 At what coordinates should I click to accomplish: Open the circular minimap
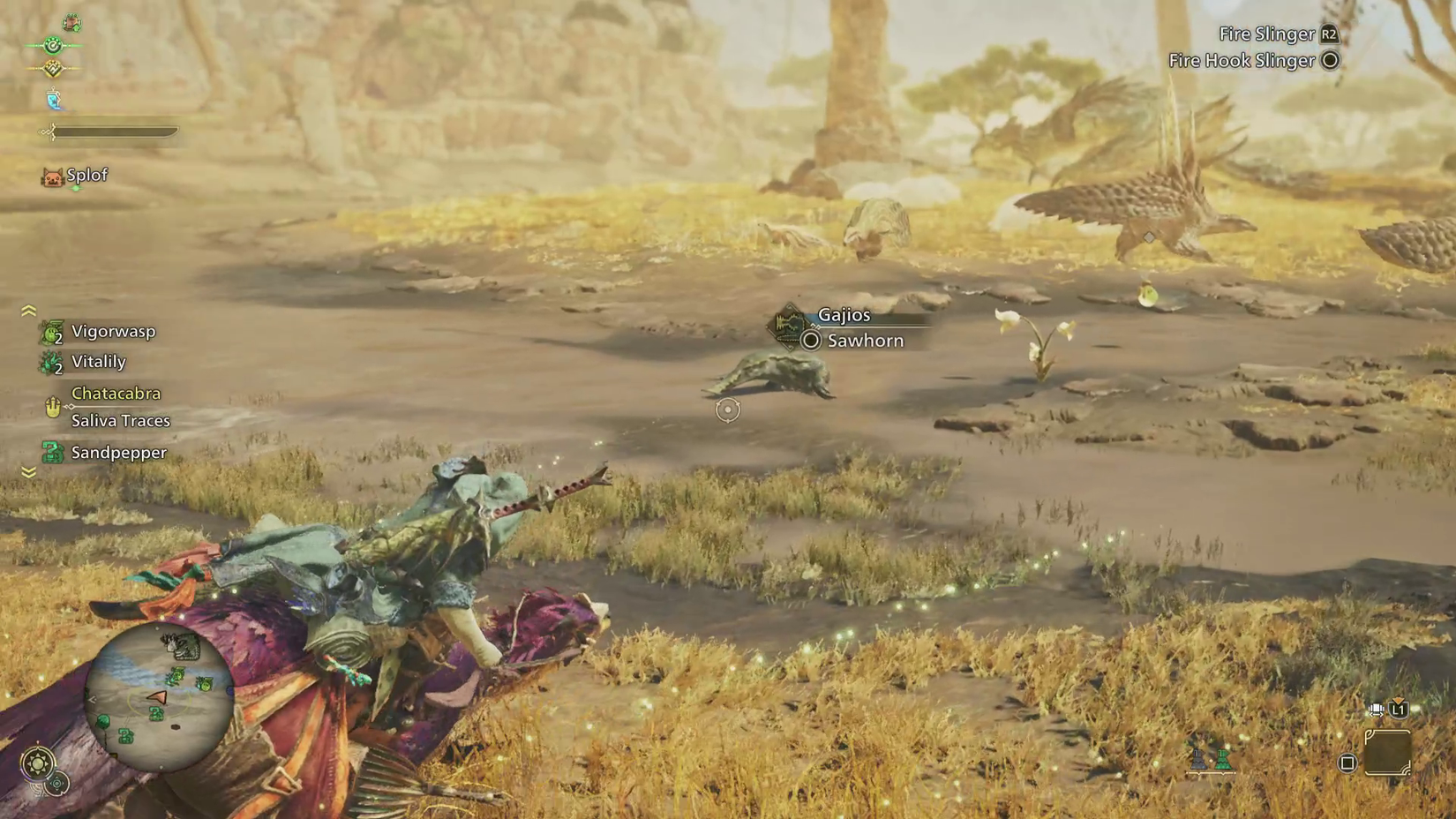click(159, 698)
